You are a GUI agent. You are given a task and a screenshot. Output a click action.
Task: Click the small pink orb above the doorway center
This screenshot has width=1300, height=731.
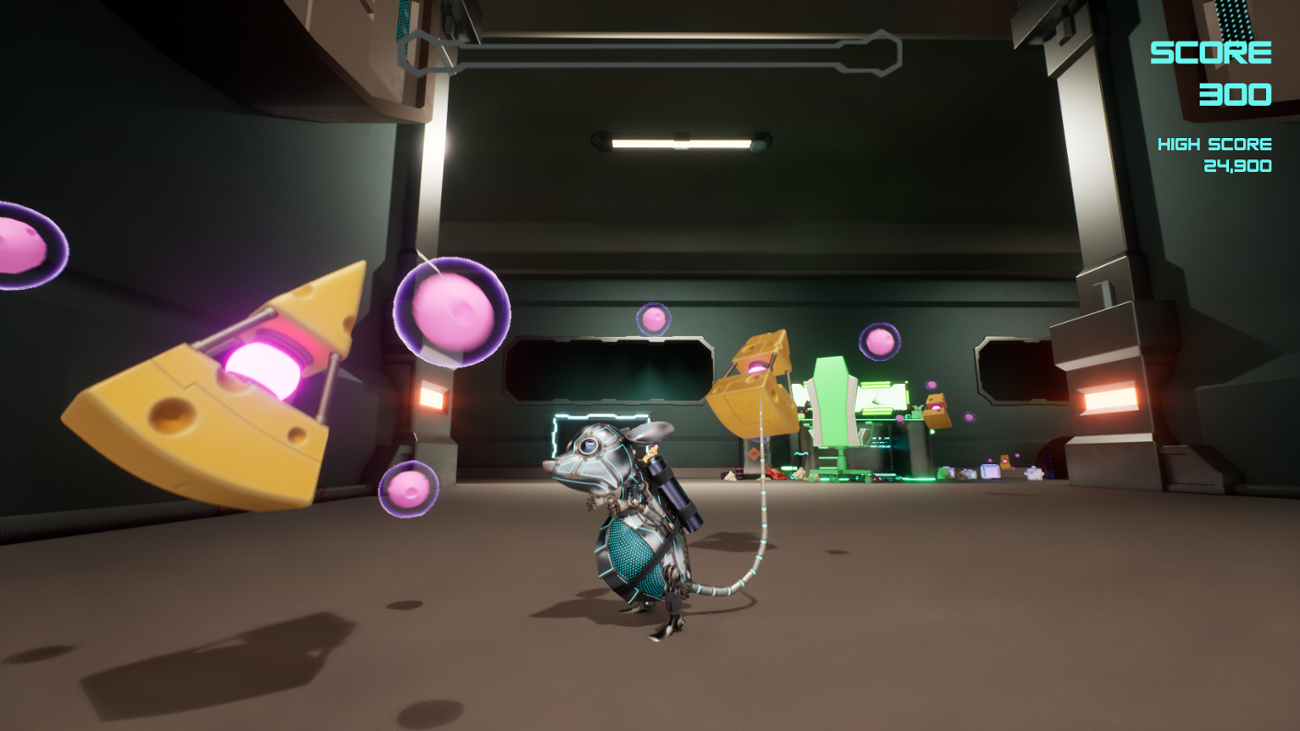click(655, 320)
